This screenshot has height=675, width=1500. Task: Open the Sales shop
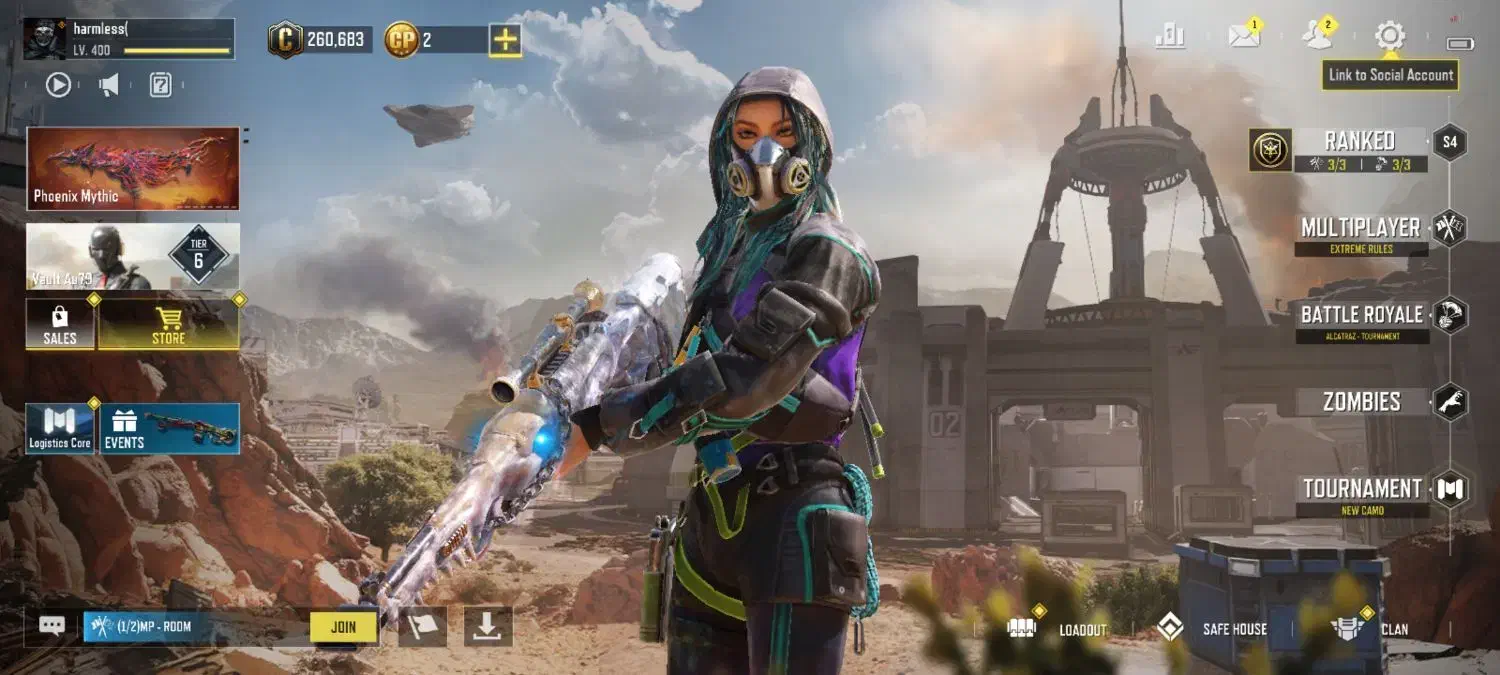point(60,325)
